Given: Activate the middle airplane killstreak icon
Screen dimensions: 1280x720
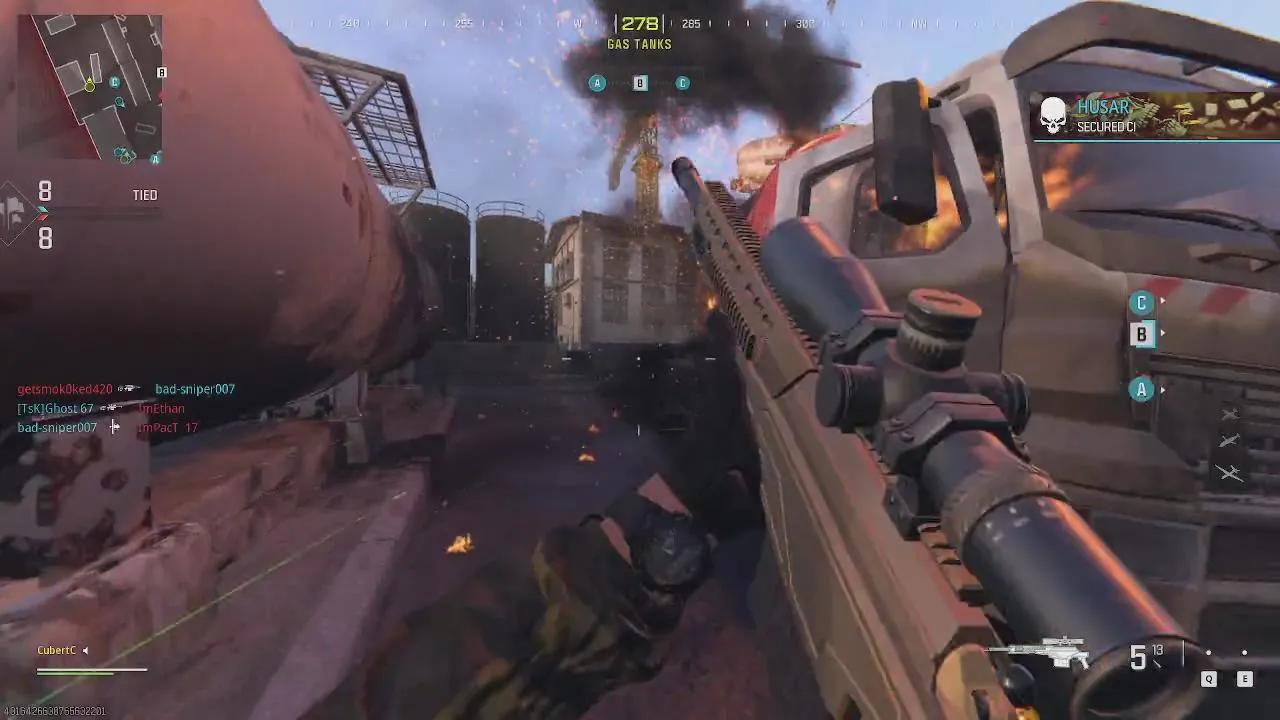Looking at the screenshot, I should point(1230,440).
